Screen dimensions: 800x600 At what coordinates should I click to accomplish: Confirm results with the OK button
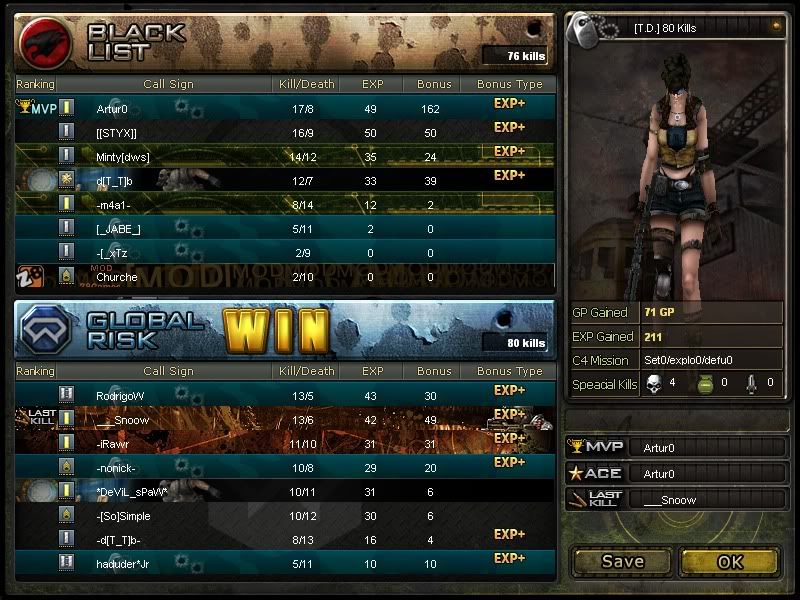click(x=730, y=561)
